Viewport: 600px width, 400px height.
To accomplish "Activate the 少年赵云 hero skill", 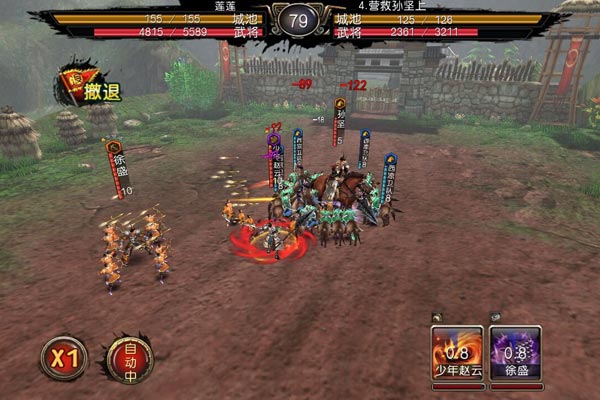I will pos(457,353).
